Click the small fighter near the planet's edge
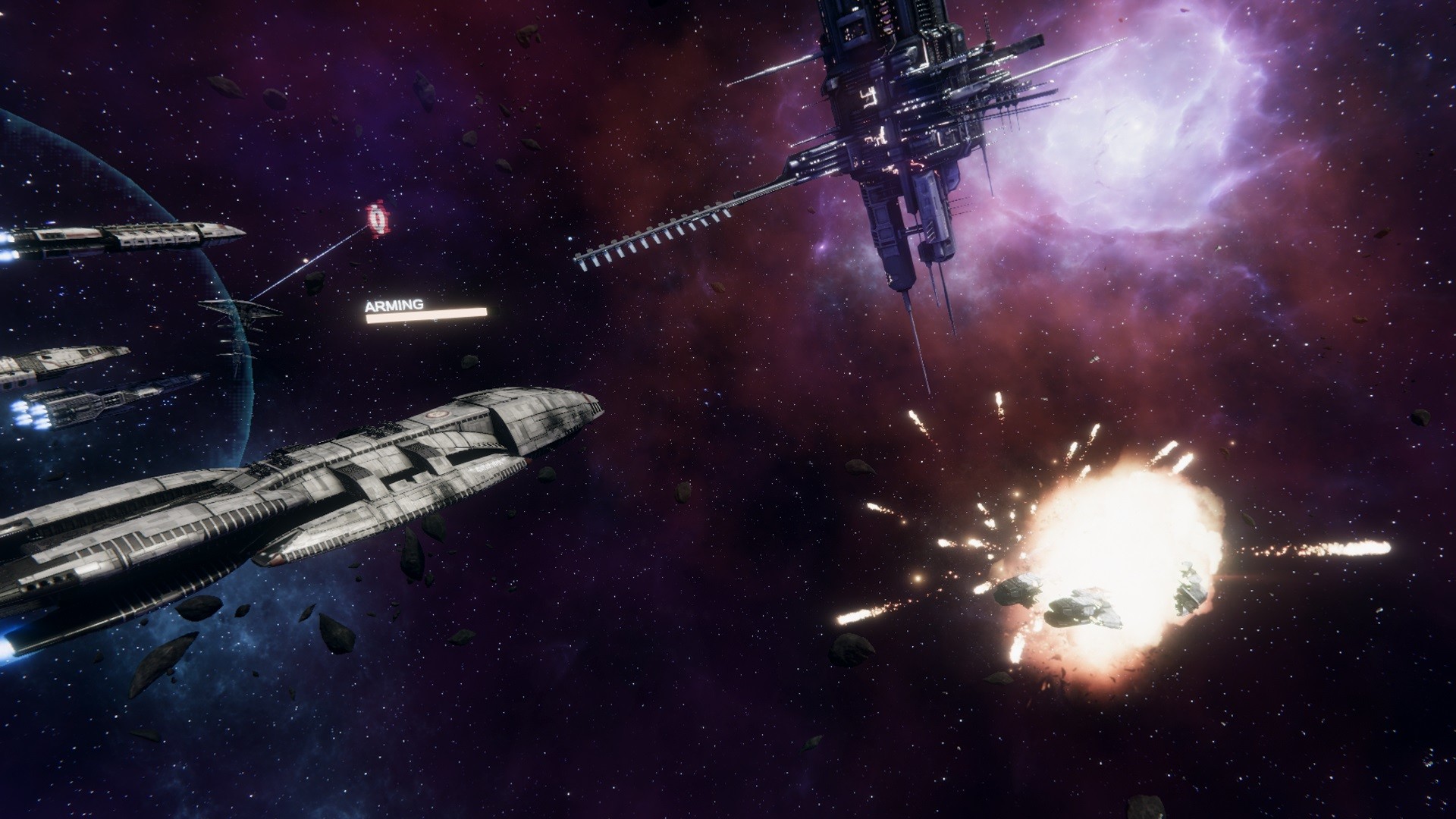 point(243,311)
